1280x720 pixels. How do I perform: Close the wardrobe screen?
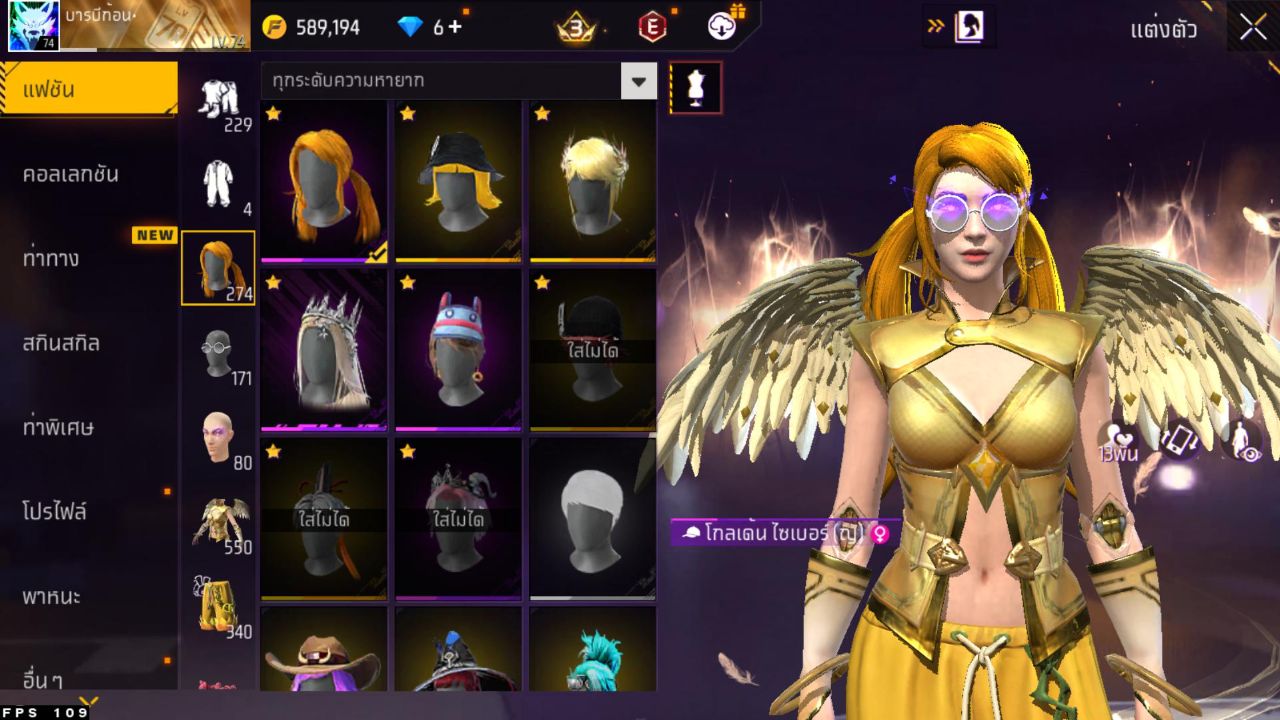pyautogui.click(x=1253, y=27)
